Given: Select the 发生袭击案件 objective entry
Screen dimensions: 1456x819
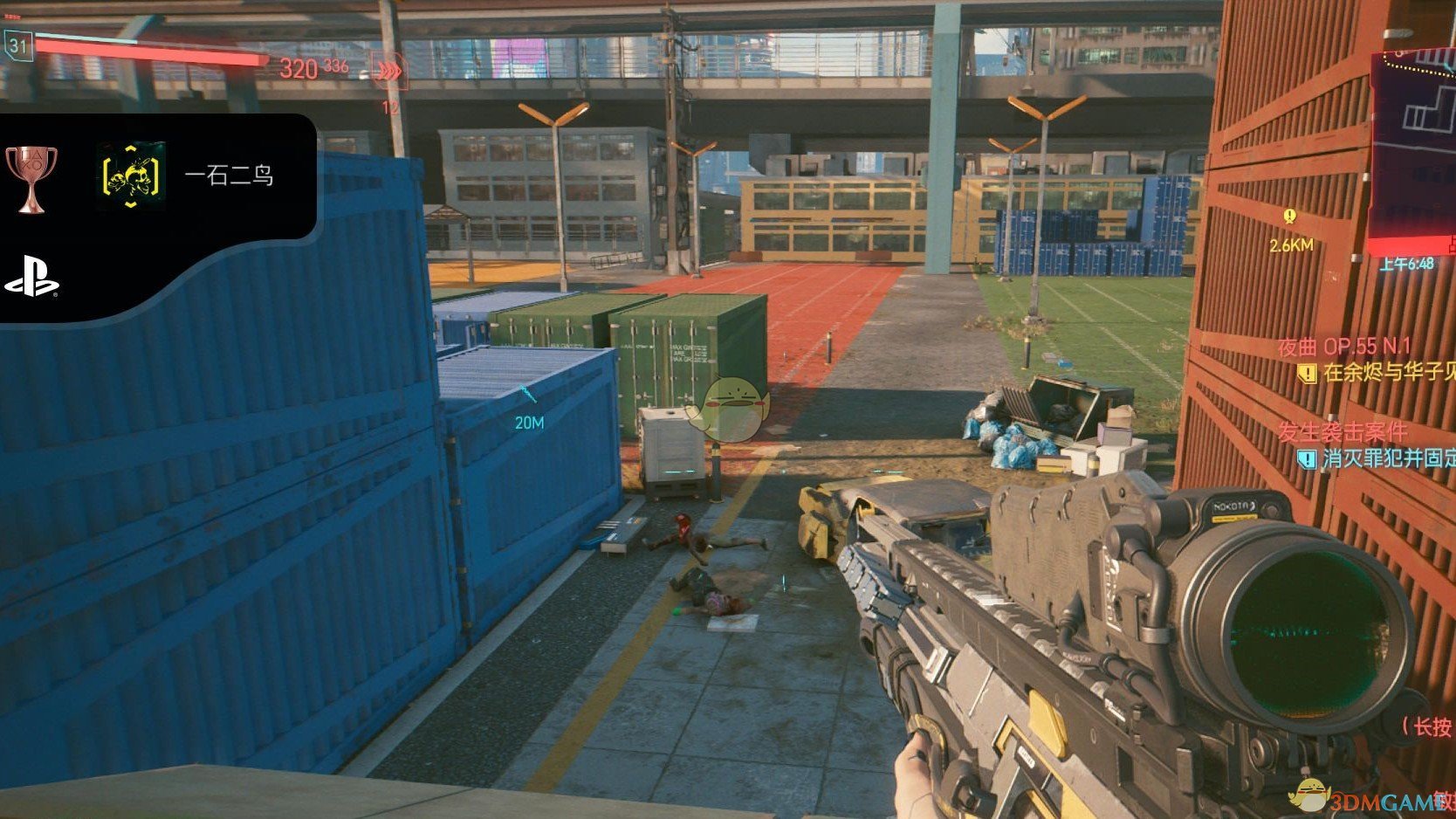Looking at the screenshot, I should 1343,431.
